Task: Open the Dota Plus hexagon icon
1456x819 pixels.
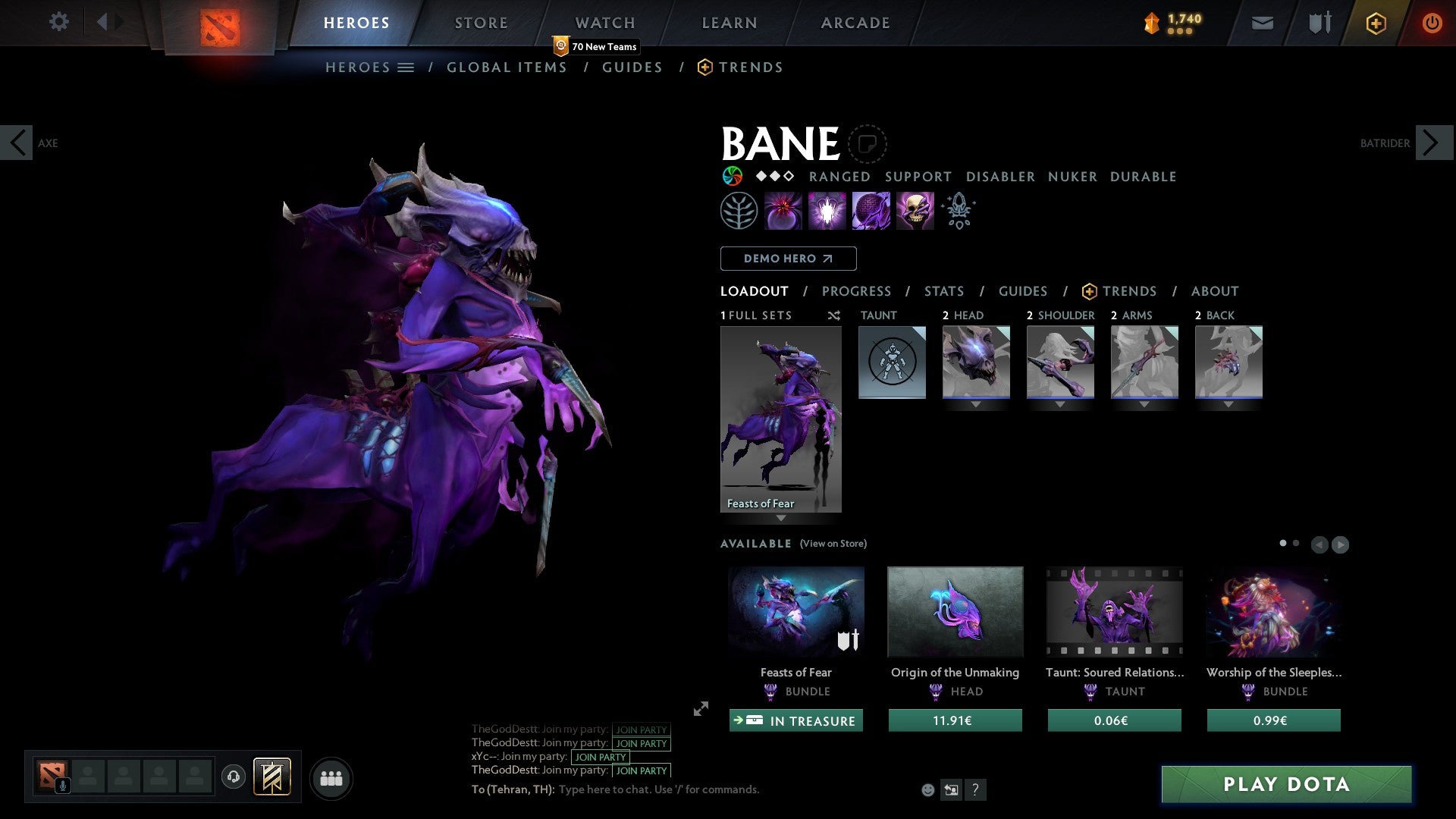Action: tap(1375, 23)
